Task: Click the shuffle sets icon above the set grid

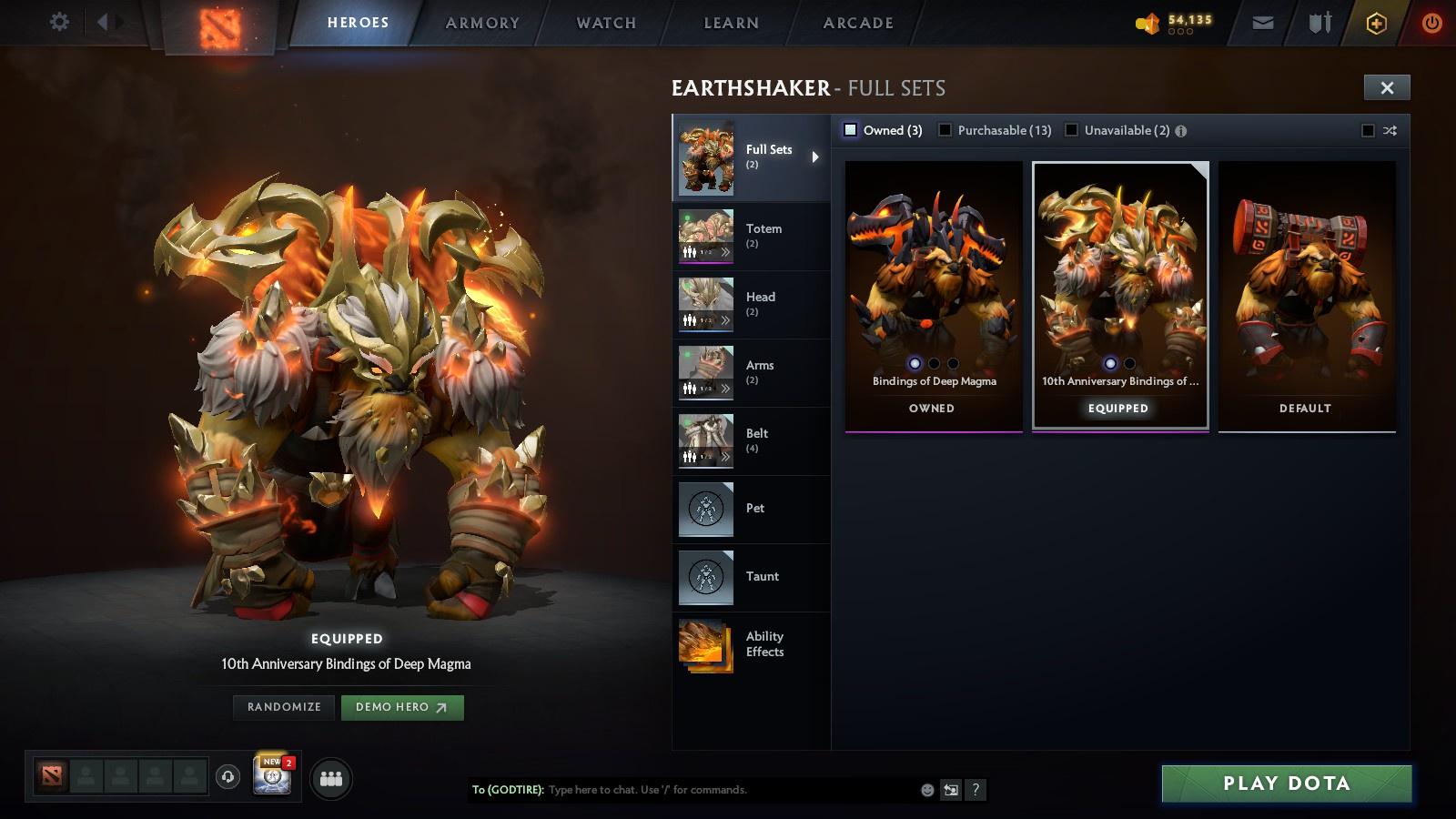Action: 1390,130
